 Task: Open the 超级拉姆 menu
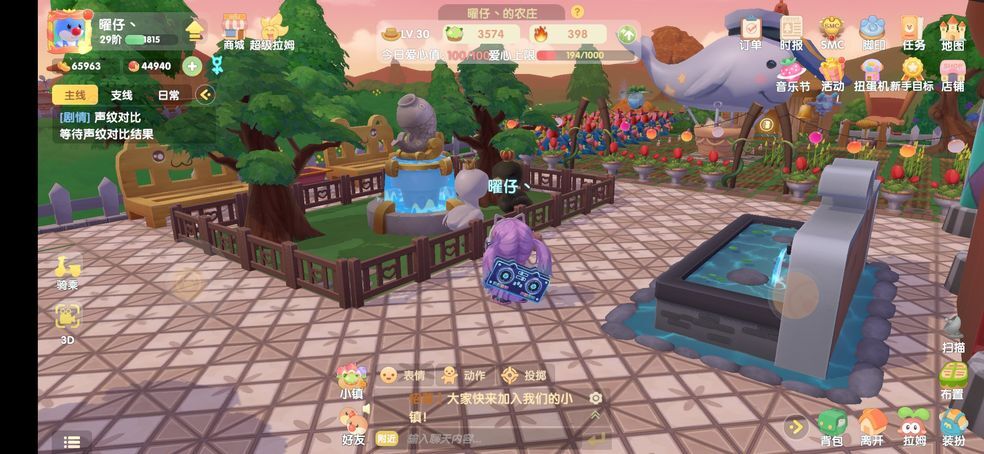pyautogui.click(x=272, y=31)
